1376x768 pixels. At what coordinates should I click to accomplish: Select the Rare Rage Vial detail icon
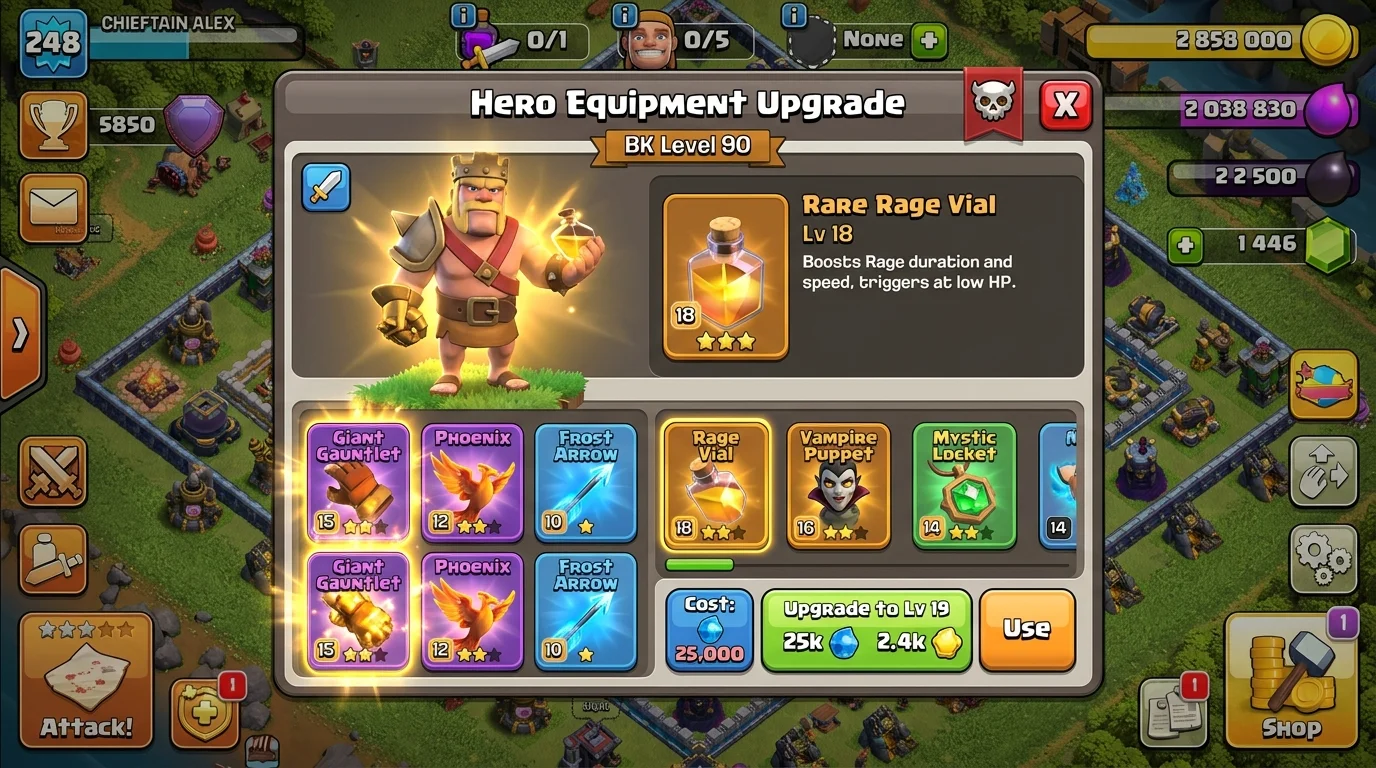point(725,277)
